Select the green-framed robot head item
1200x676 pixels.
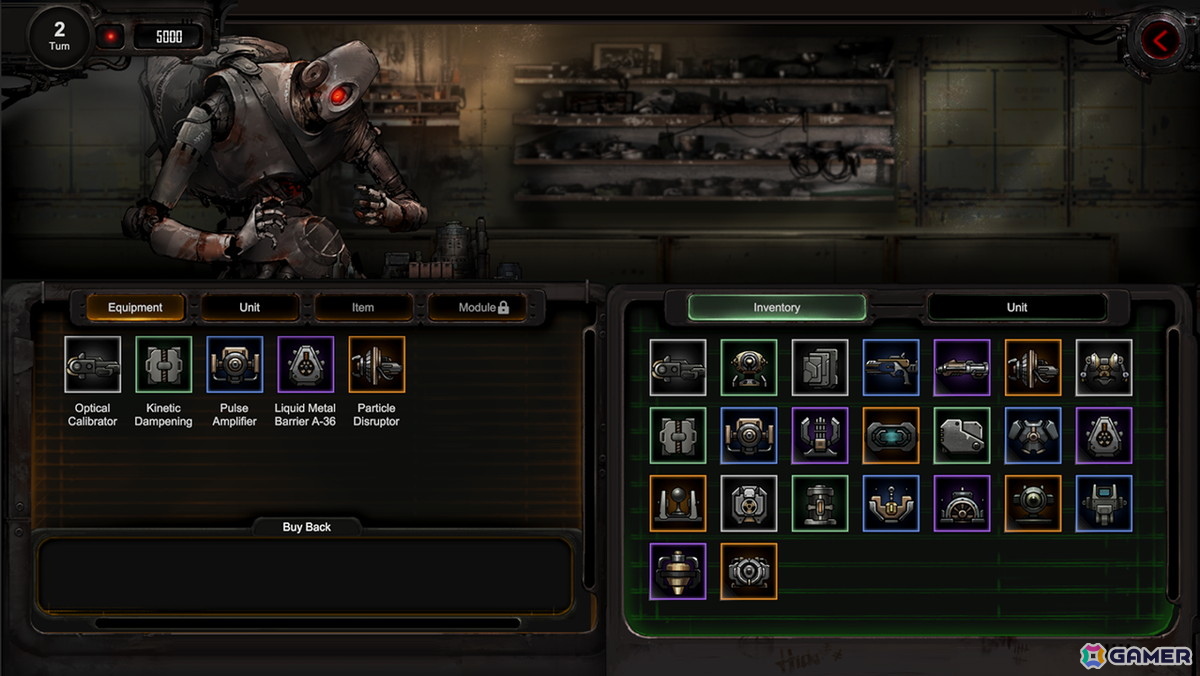pyautogui.click(x=749, y=368)
